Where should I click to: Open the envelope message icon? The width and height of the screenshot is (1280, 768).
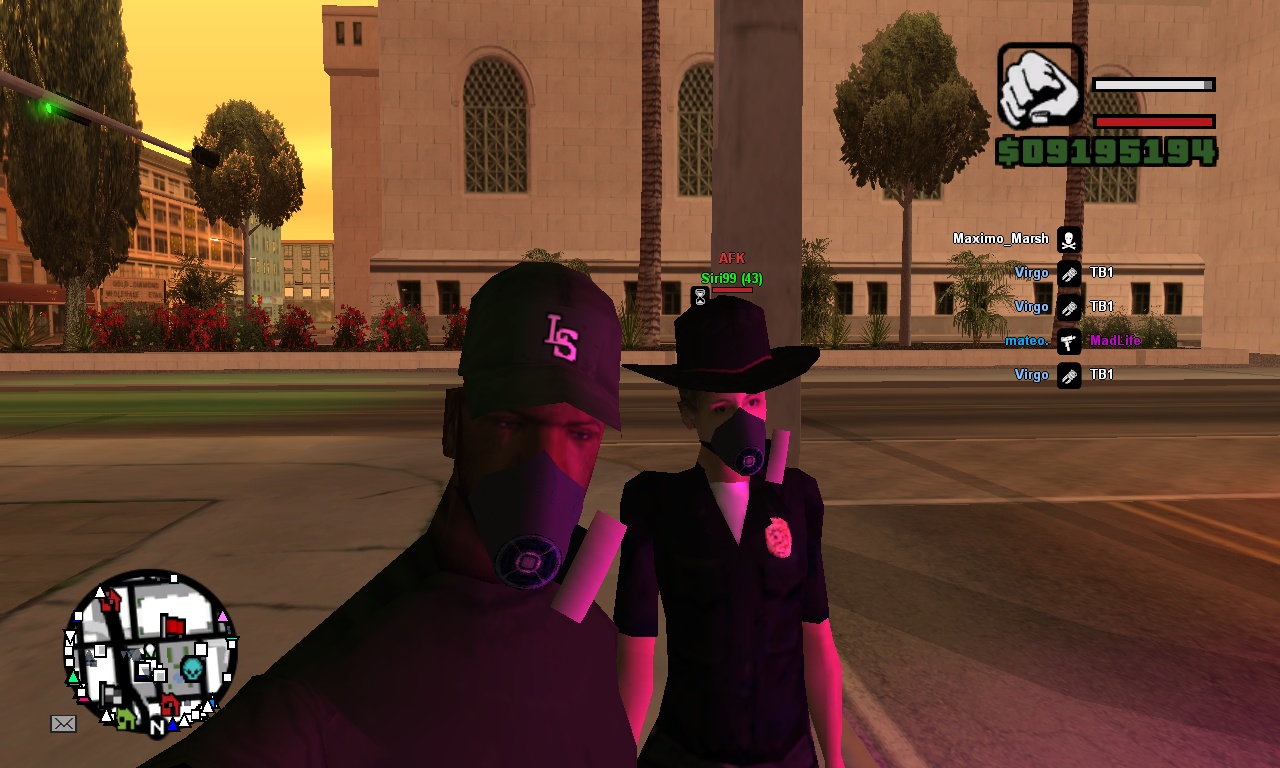click(x=63, y=723)
